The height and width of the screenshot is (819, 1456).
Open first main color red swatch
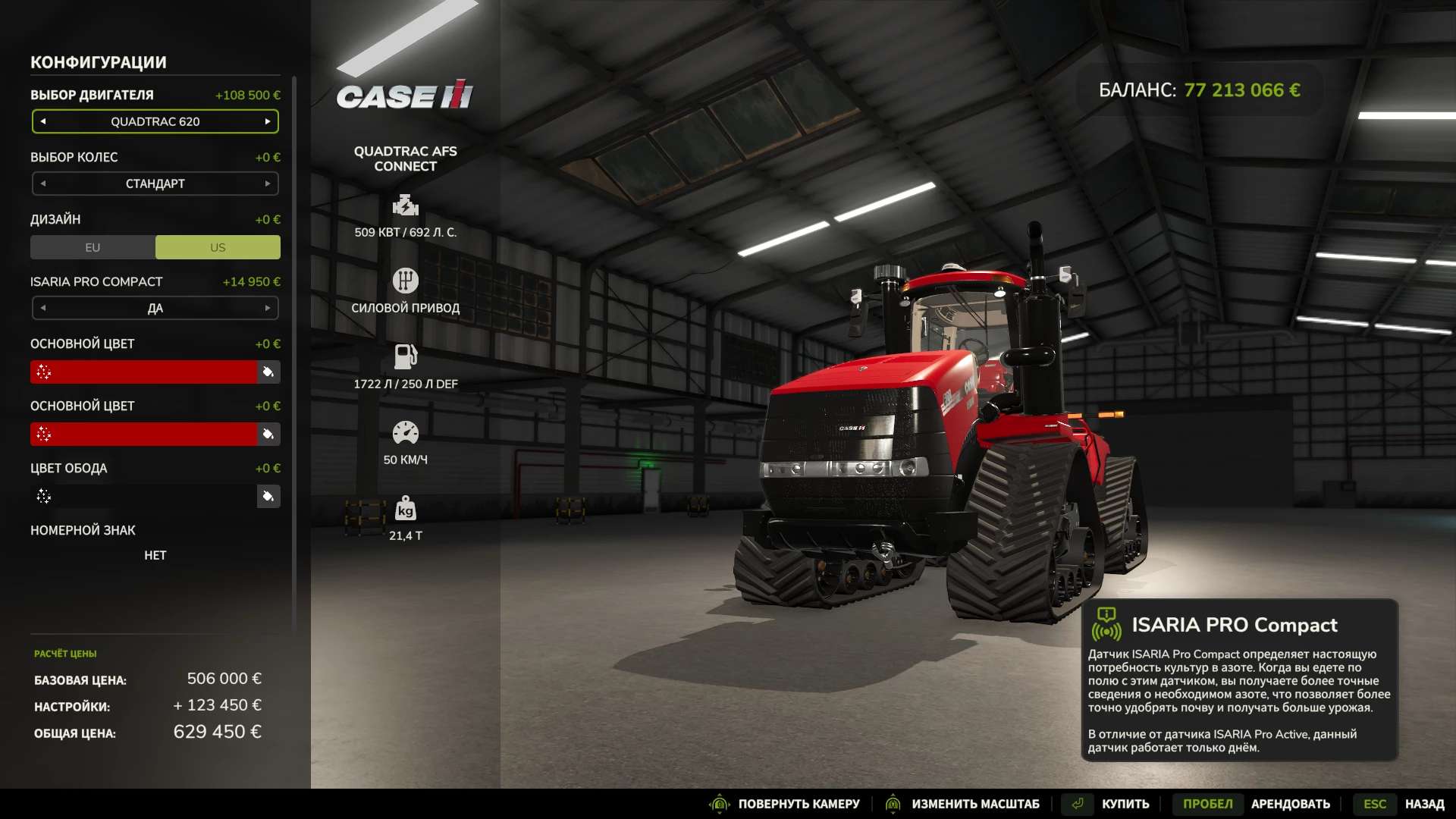(x=144, y=372)
